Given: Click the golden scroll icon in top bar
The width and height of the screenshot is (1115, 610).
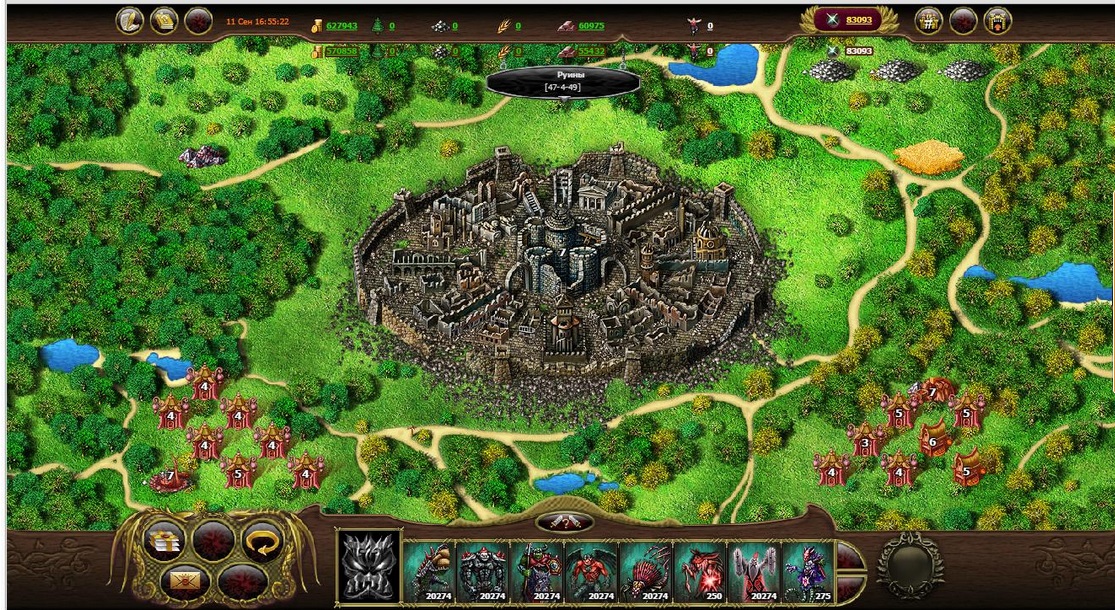Looking at the screenshot, I should (x=164, y=20).
